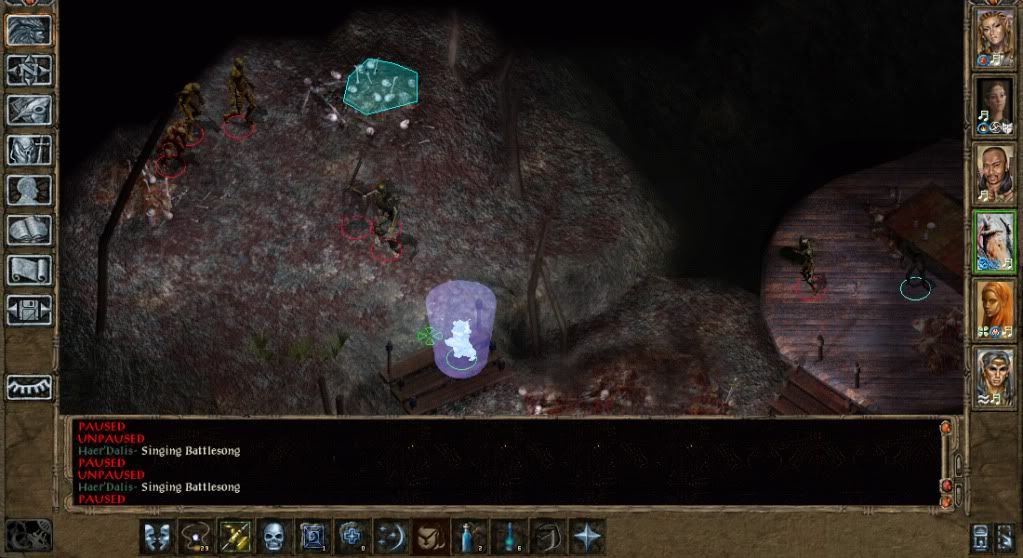The width and height of the screenshot is (1023, 558).
Task: Open game options via the floppy disk icon
Action: [x=29, y=309]
